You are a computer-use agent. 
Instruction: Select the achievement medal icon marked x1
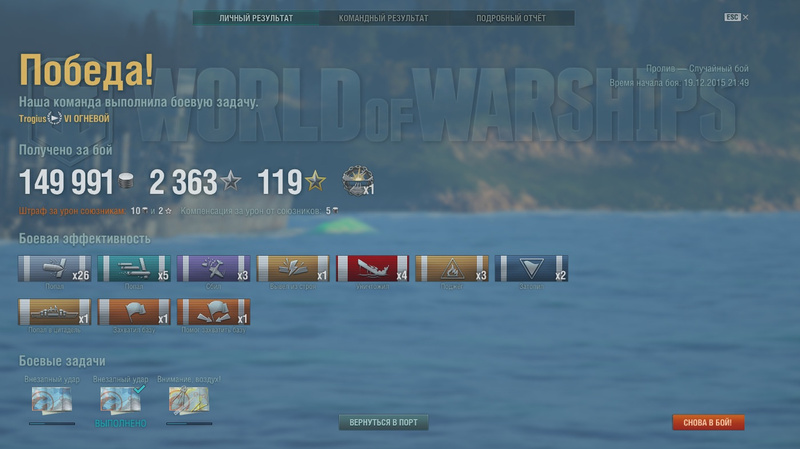coord(357,180)
